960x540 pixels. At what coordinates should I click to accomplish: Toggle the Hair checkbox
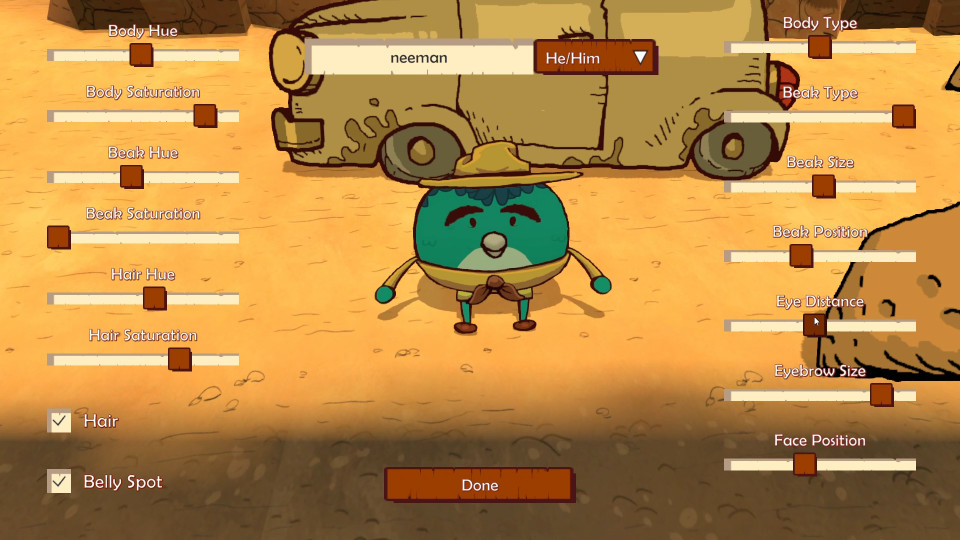(x=61, y=421)
